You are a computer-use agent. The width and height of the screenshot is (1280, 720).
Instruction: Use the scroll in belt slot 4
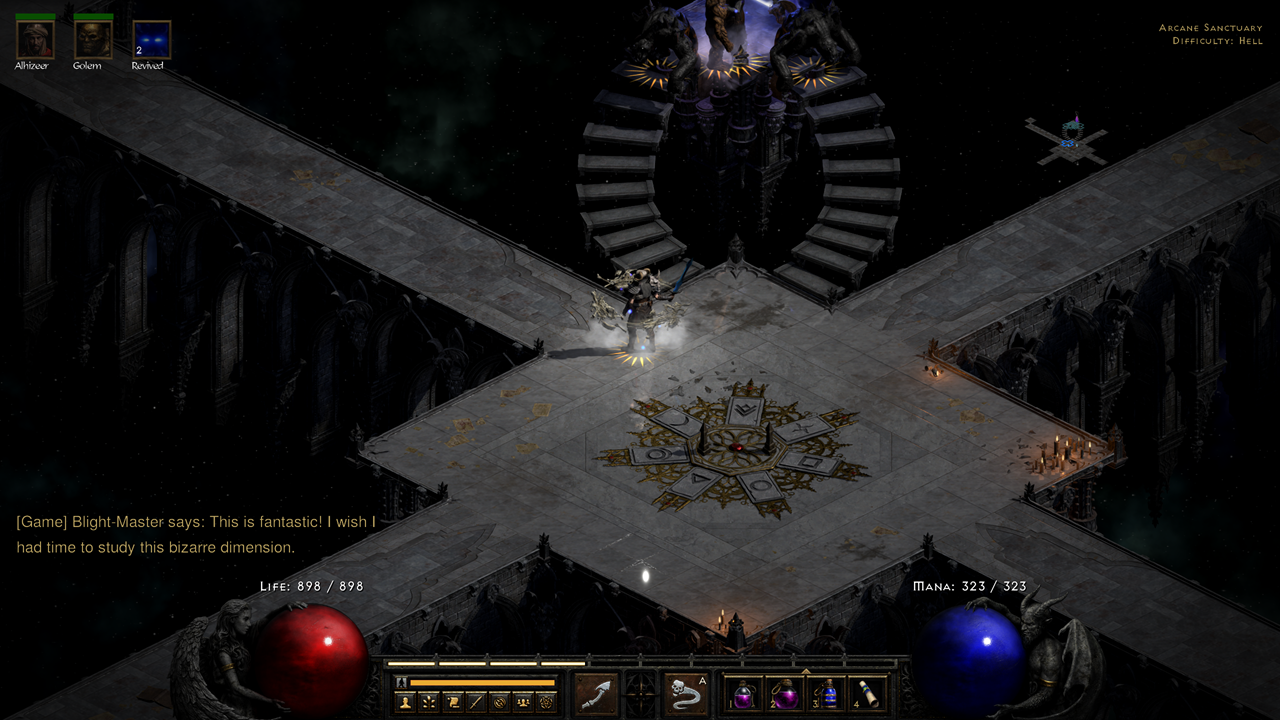[x=867, y=694]
